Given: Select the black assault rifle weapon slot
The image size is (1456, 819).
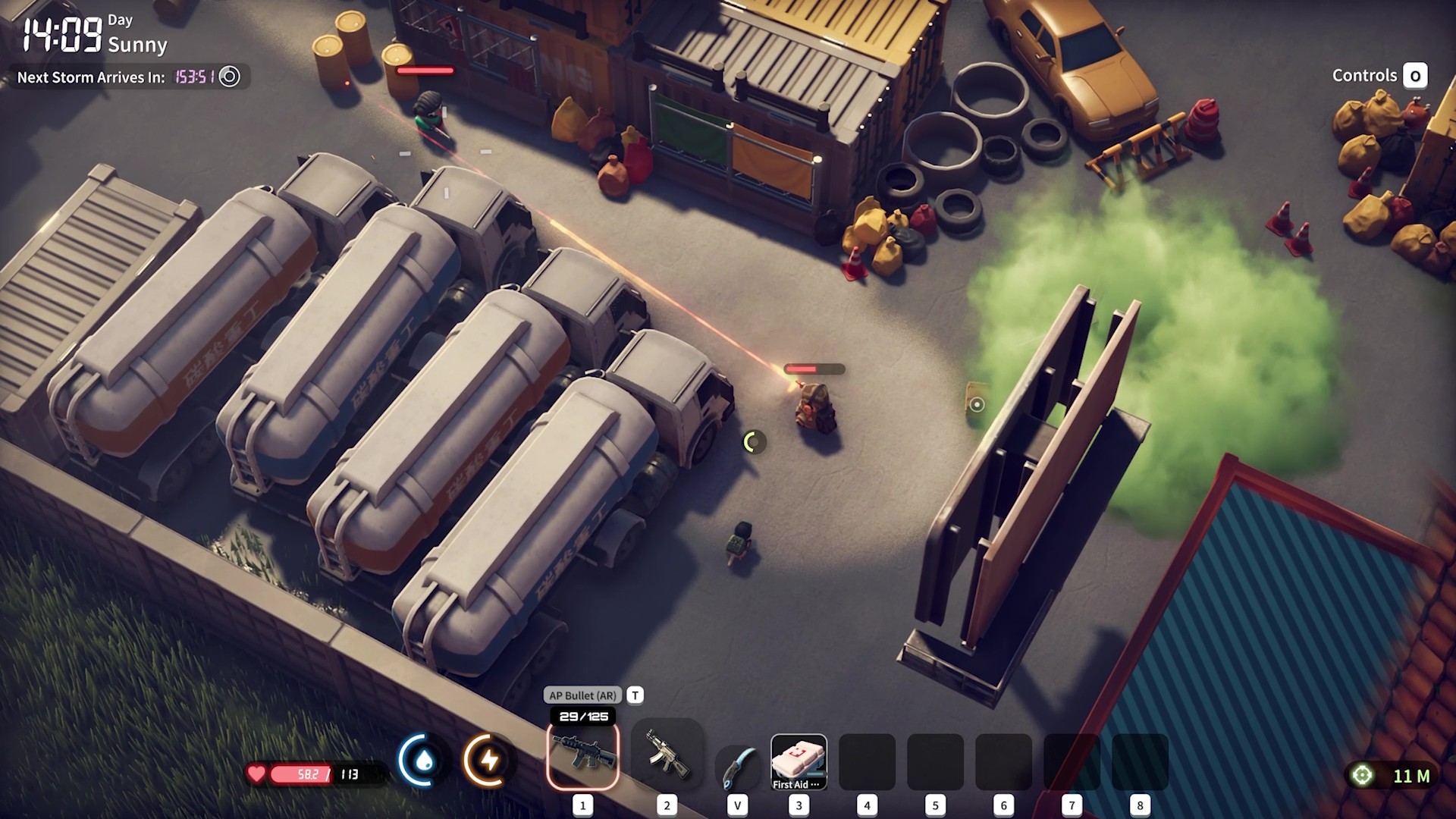Looking at the screenshot, I should pyautogui.click(x=582, y=755).
